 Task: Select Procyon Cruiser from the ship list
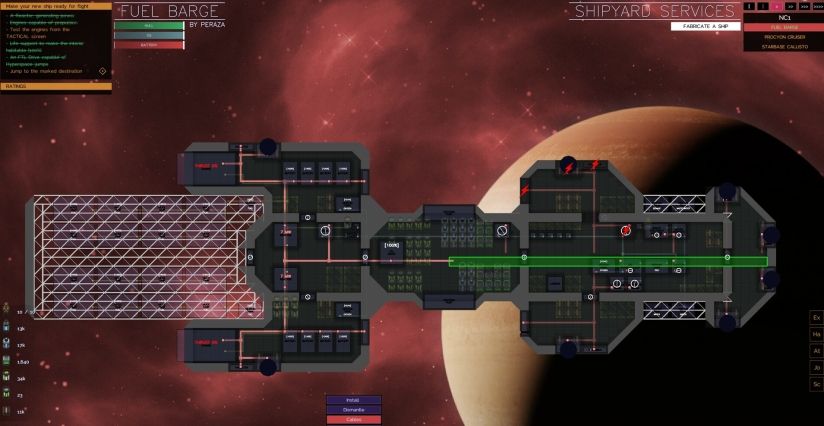[x=780, y=36]
